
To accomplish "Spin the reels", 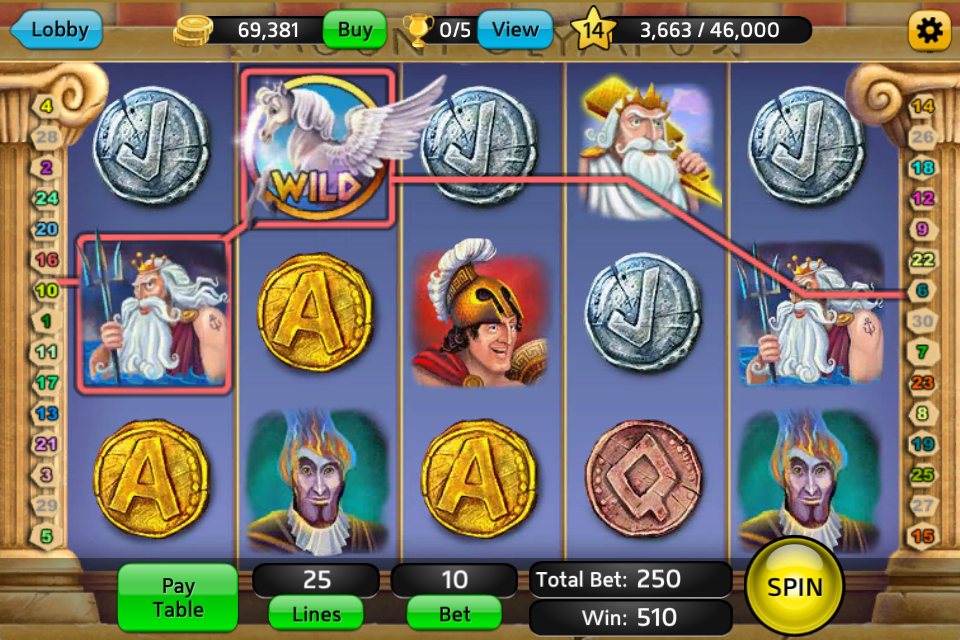I will [795, 587].
